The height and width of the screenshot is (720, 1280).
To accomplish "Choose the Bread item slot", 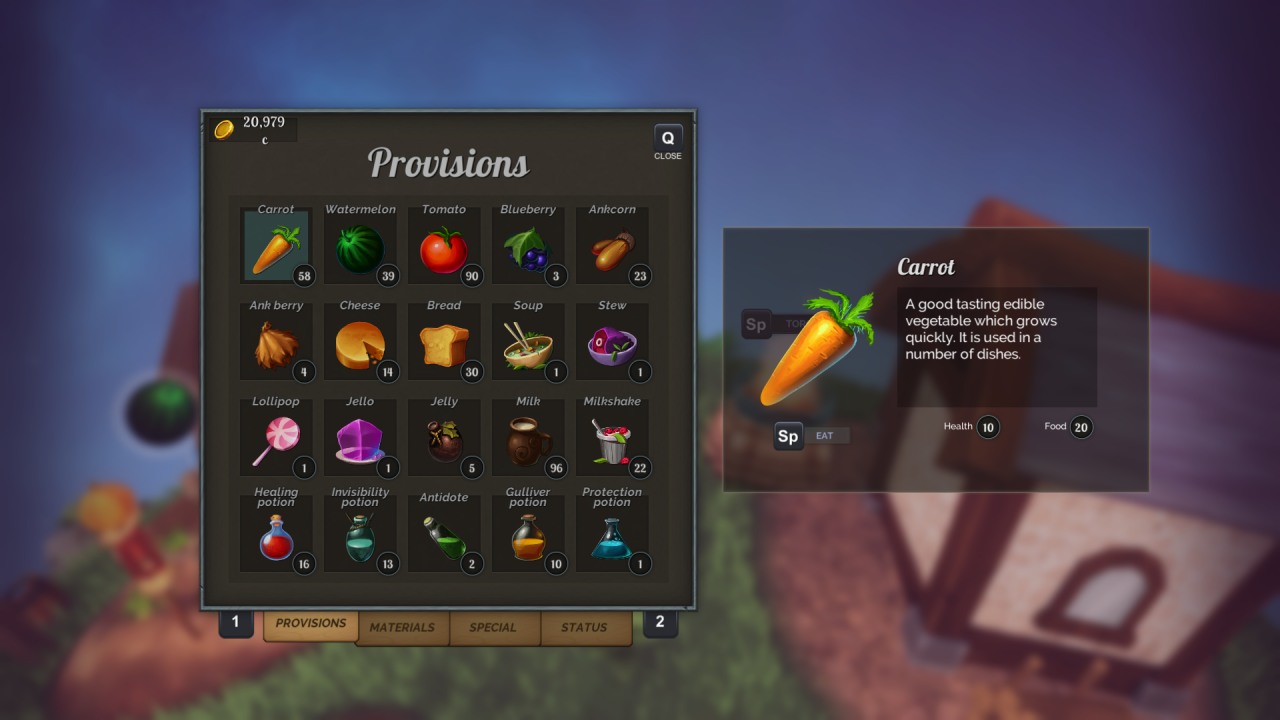I will [443, 344].
